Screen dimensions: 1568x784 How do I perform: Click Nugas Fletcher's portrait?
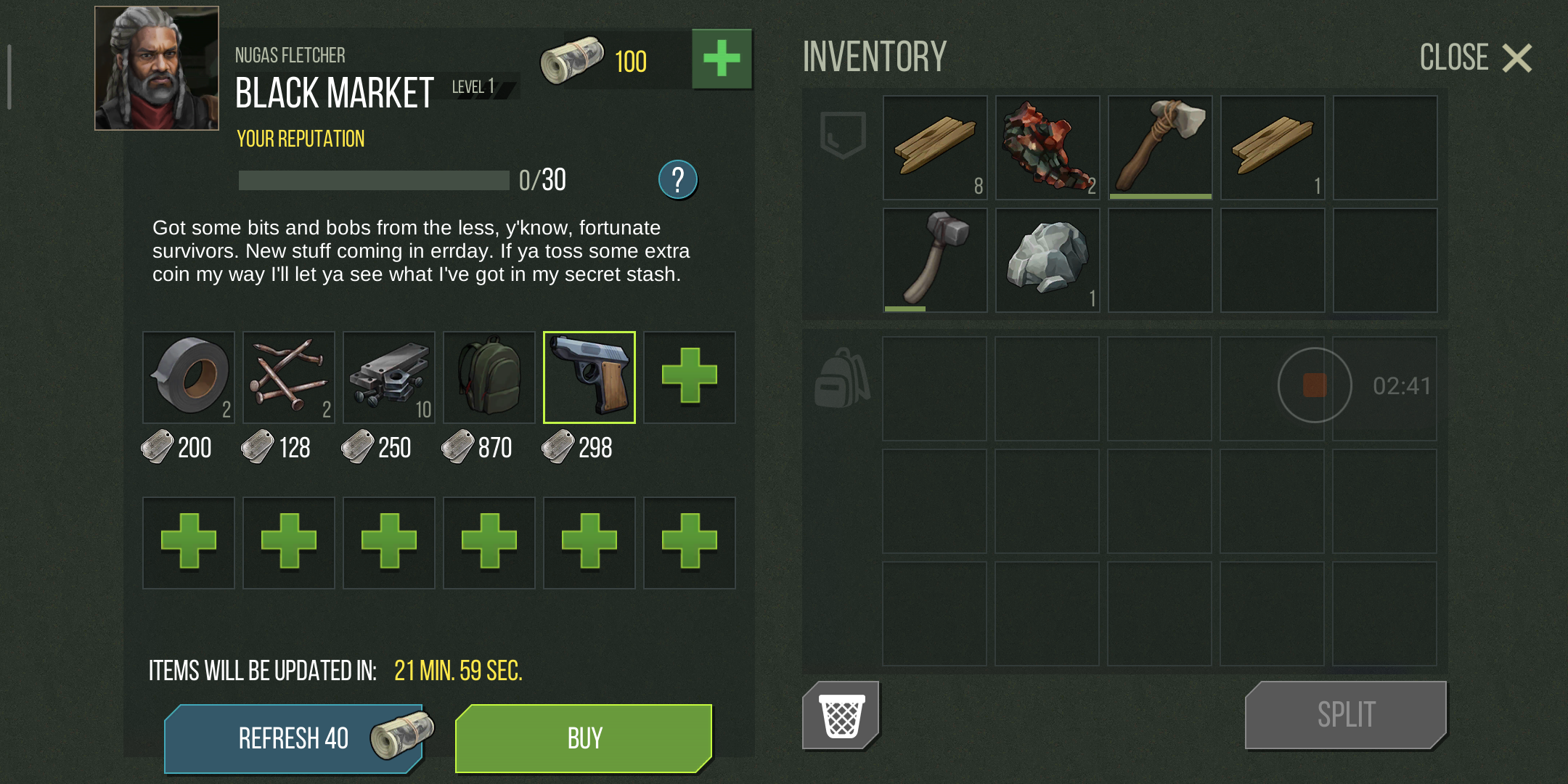(x=157, y=68)
